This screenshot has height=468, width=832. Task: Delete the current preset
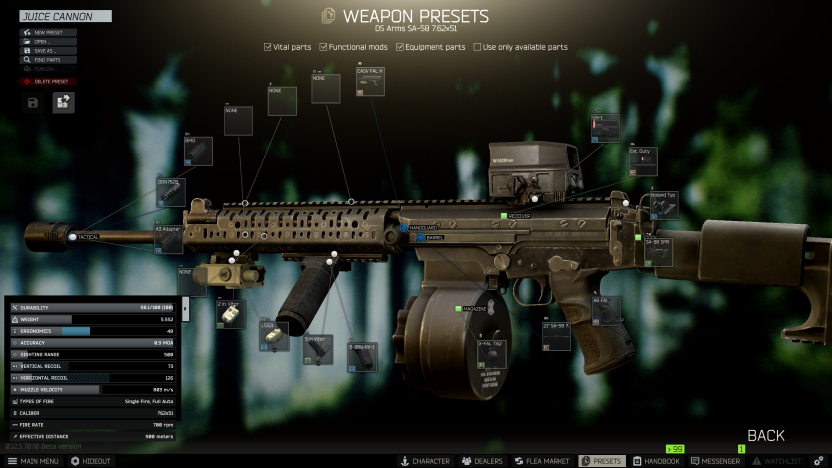point(47,81)
